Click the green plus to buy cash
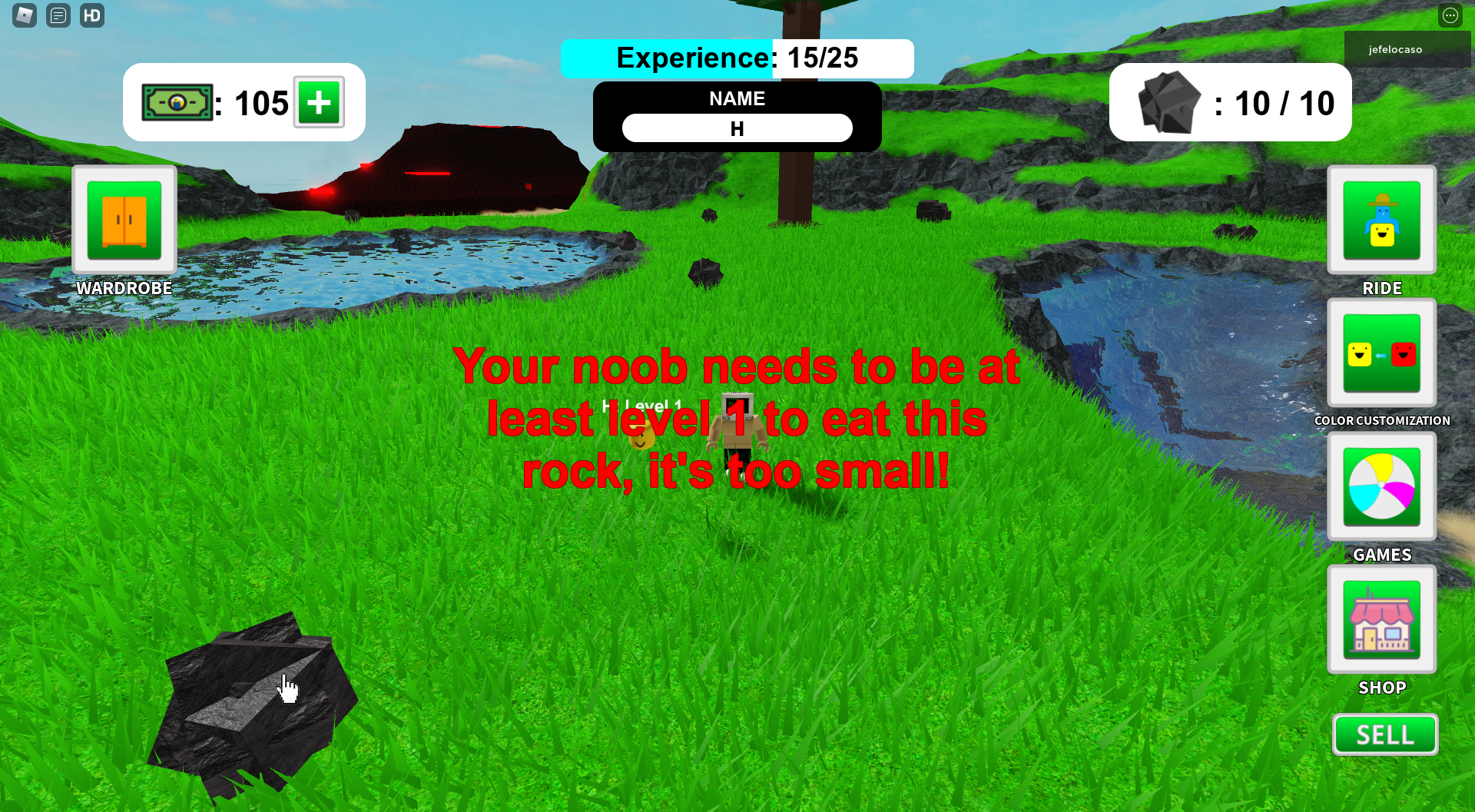Screen dimensions: 1475x812 pyautogui.click(x=319, y=102)
